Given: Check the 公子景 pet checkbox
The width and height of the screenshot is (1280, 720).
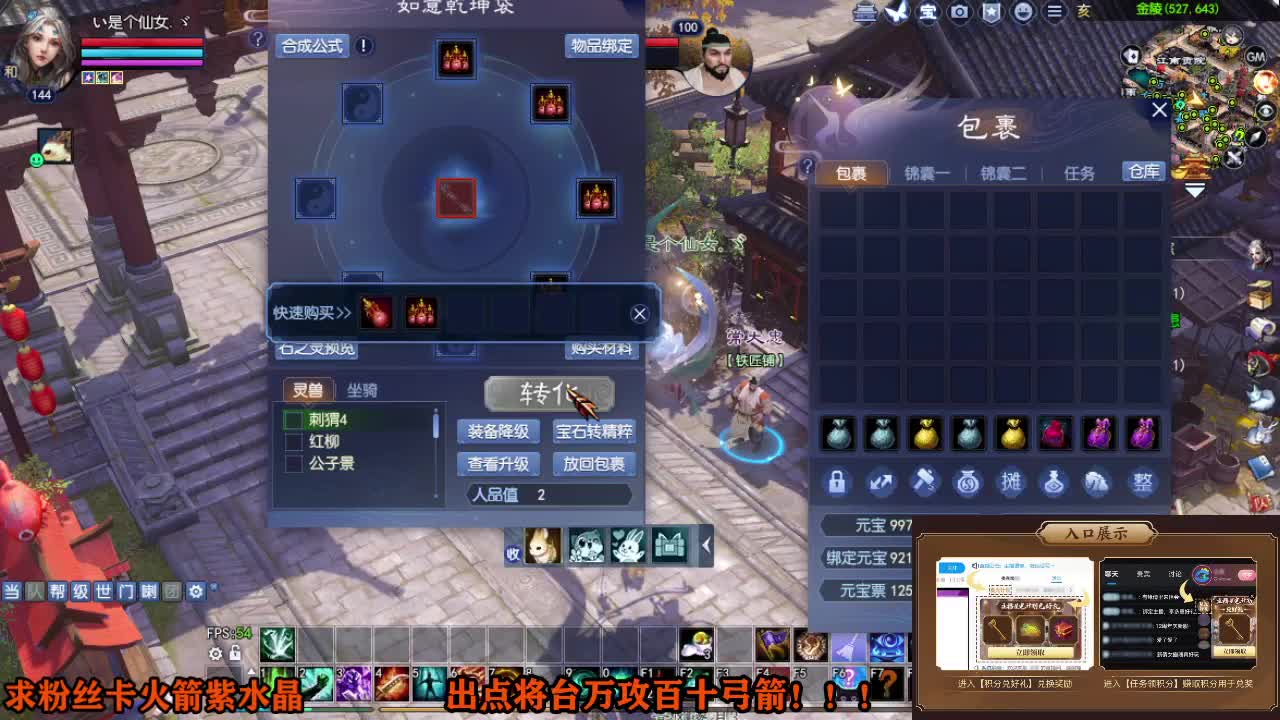Looking at the screenshot, I should (x=293, y=463).
